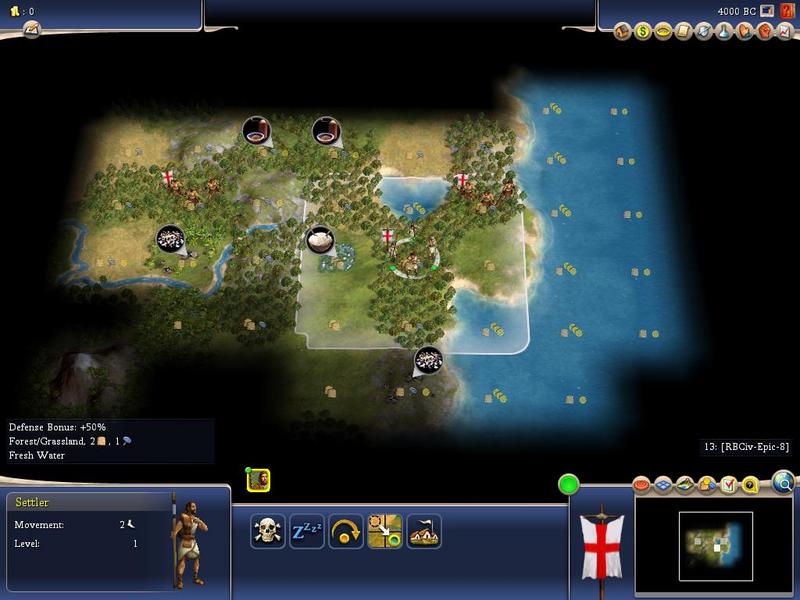Activate the go-to move order button
The image size is (800, 600).
pos(384,531)
